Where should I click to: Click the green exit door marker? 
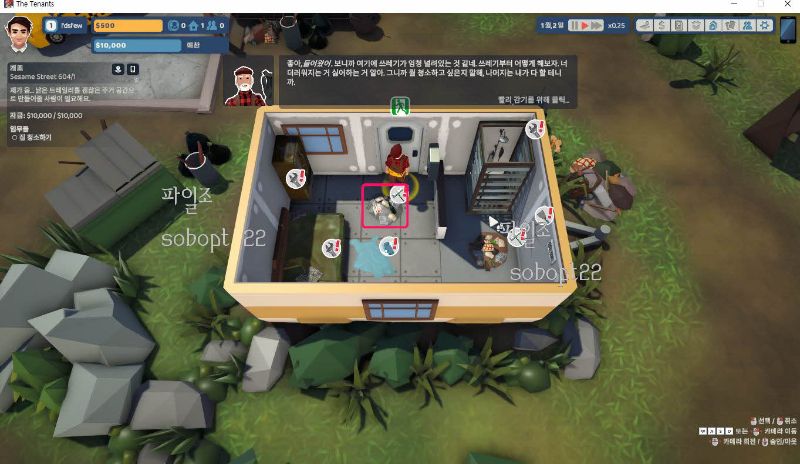click(399, 105)
